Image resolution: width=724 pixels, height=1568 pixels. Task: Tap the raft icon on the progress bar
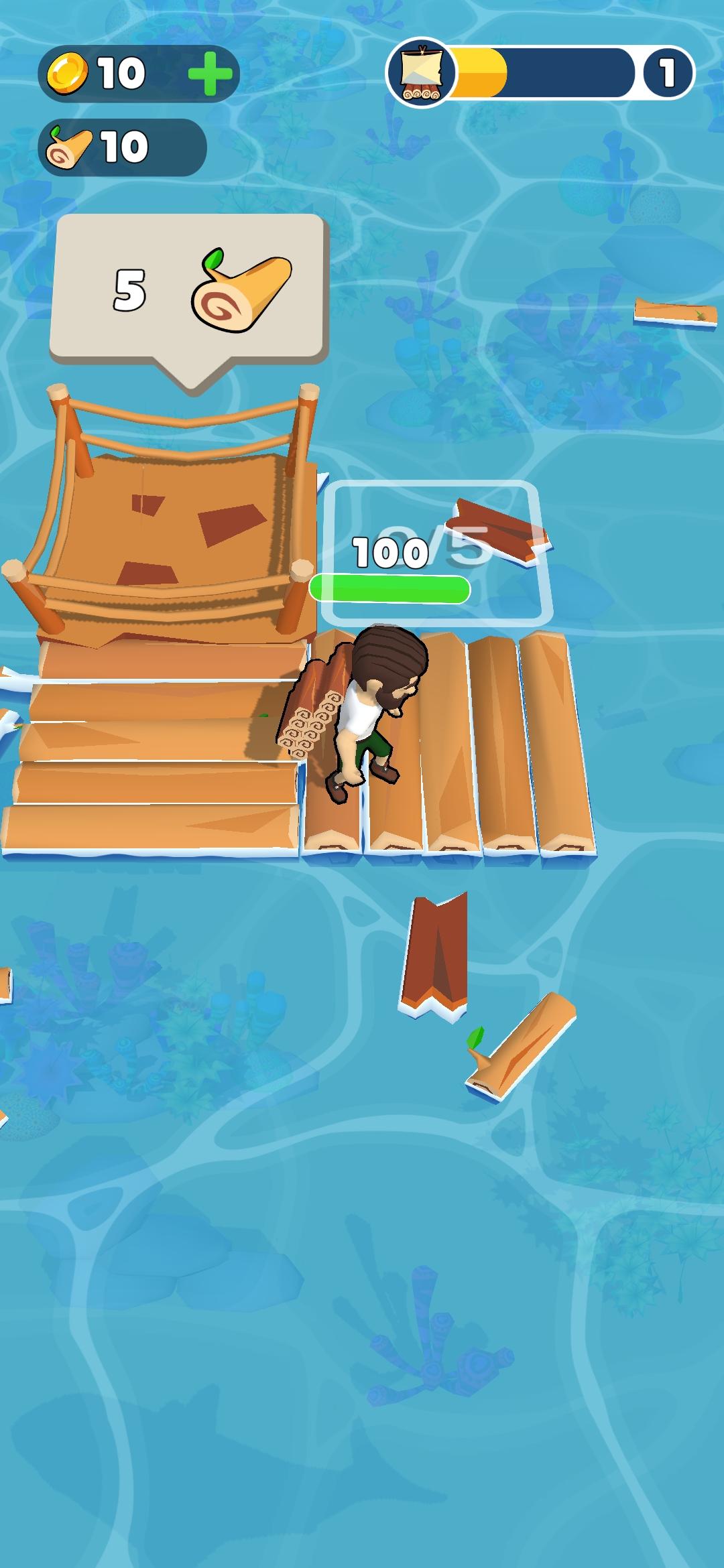coord(420,72)
